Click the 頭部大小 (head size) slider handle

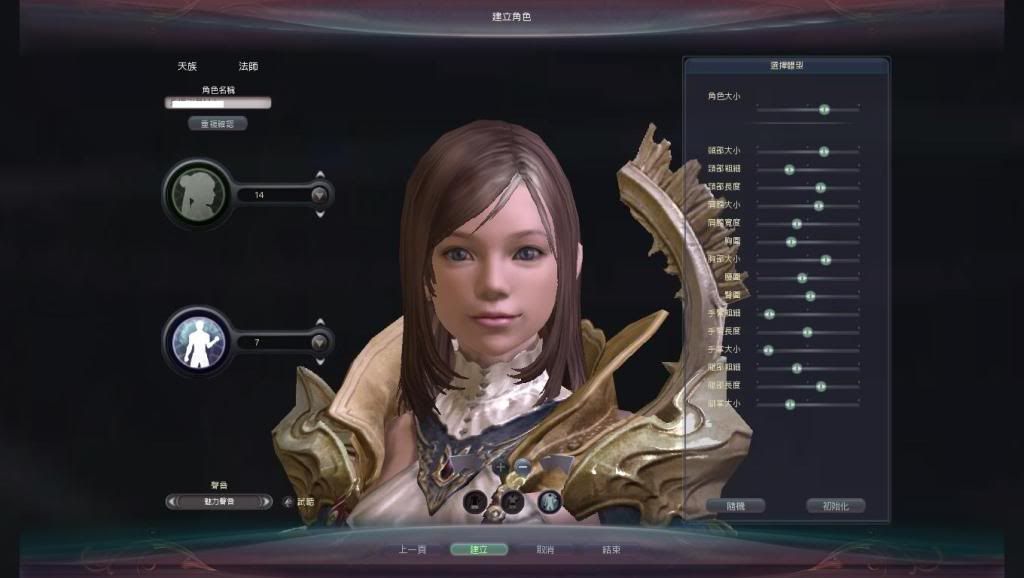point(823,151)
